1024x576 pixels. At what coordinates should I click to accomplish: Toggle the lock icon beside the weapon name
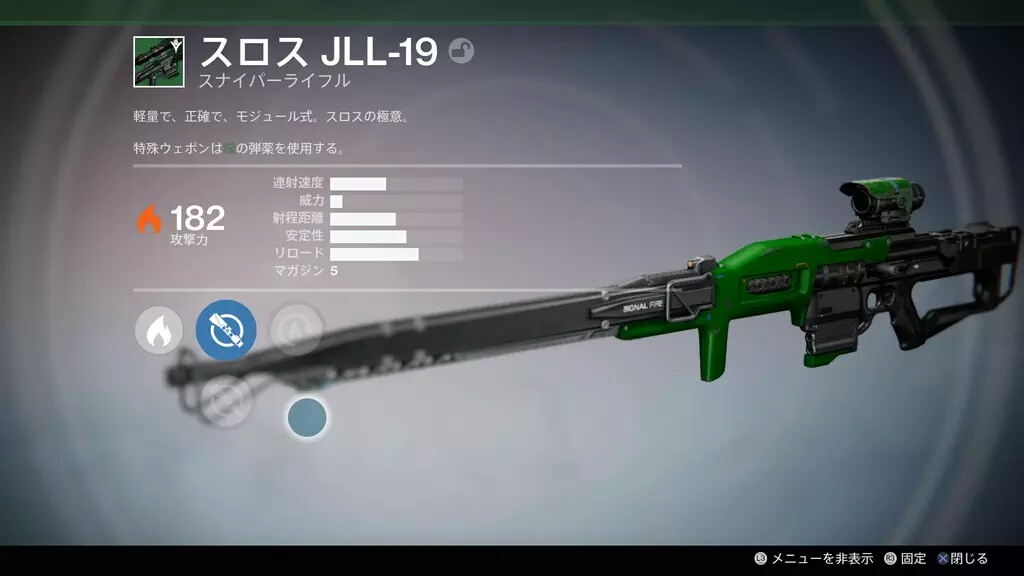pyautogui.click(x=461, y=51)
